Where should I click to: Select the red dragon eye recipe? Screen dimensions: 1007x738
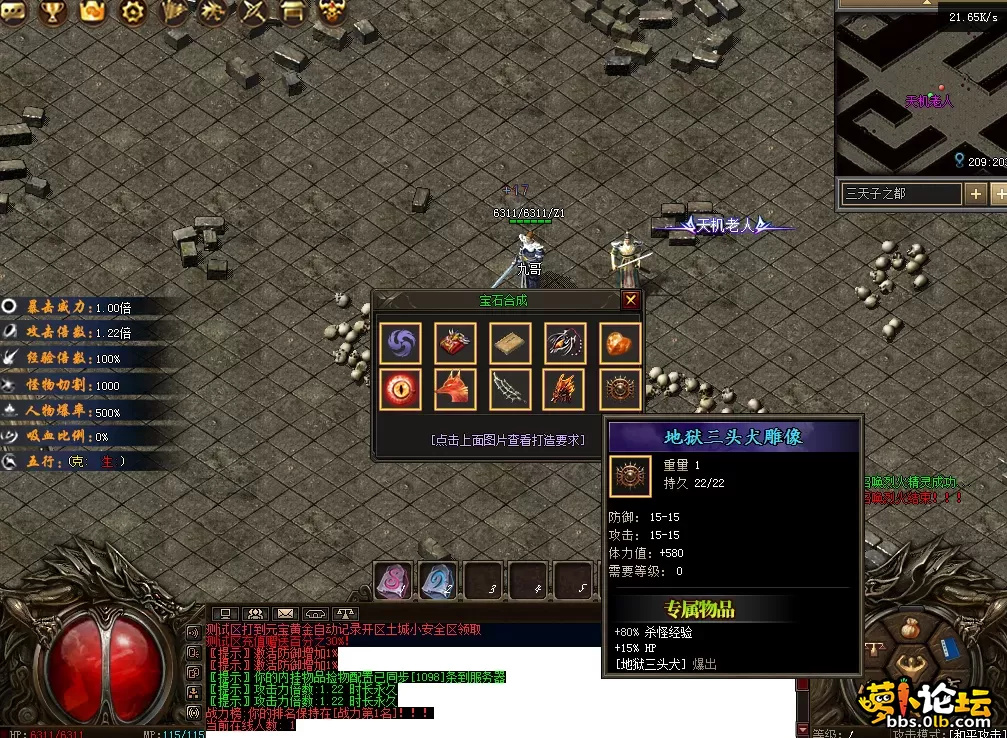(400, 389)
